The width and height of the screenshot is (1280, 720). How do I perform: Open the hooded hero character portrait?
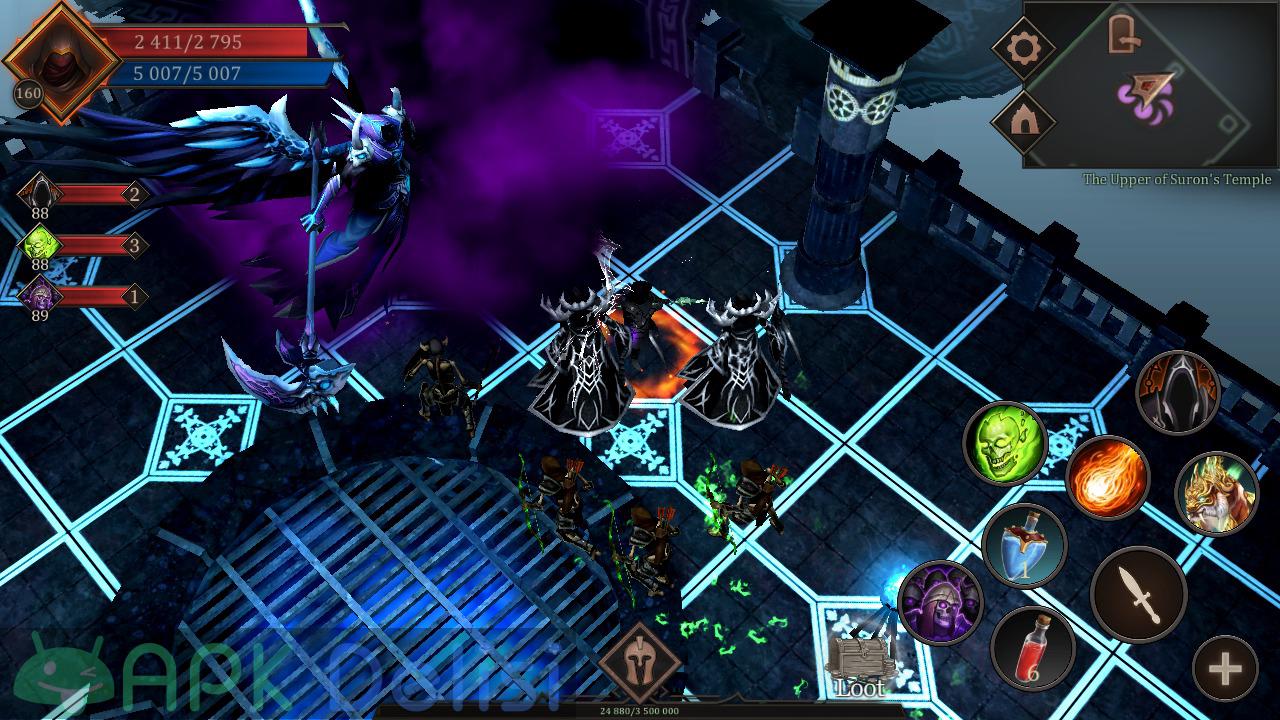(x=60, y=60)
